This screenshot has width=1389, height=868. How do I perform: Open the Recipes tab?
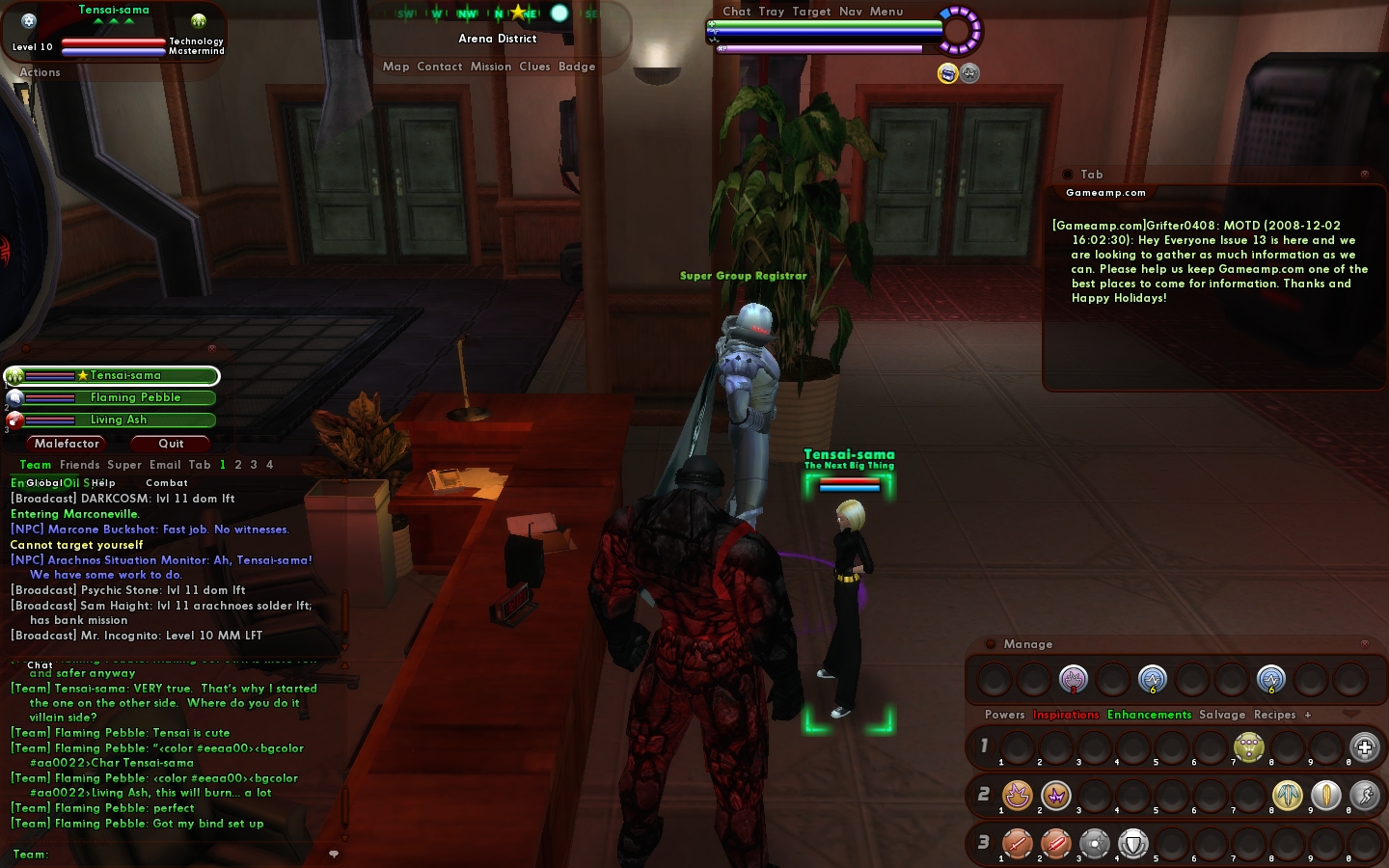pyautogui.click(x=1274, y=715)
